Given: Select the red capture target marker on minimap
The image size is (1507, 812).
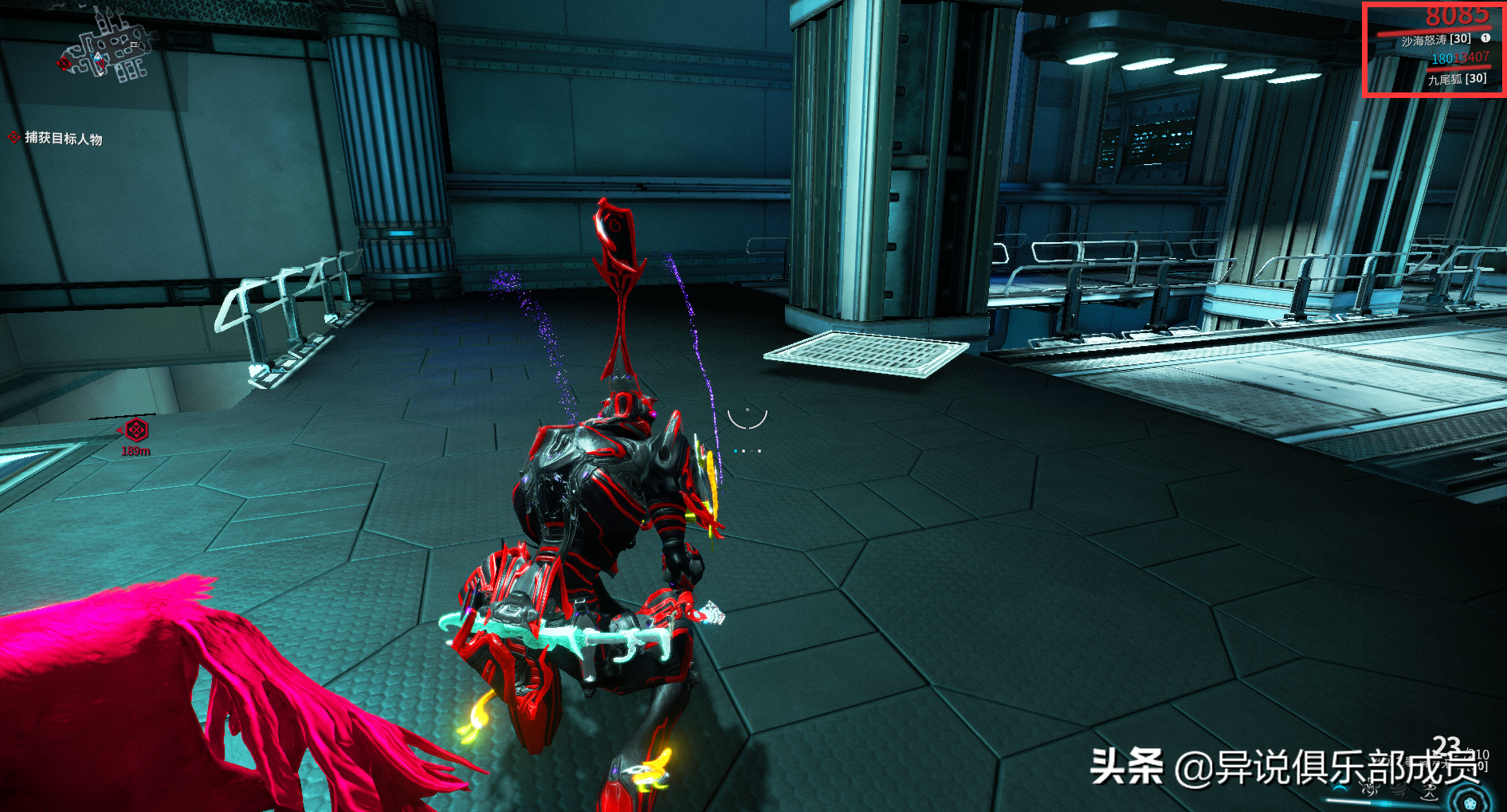Looking at the screenshot, I should point(64,63).
